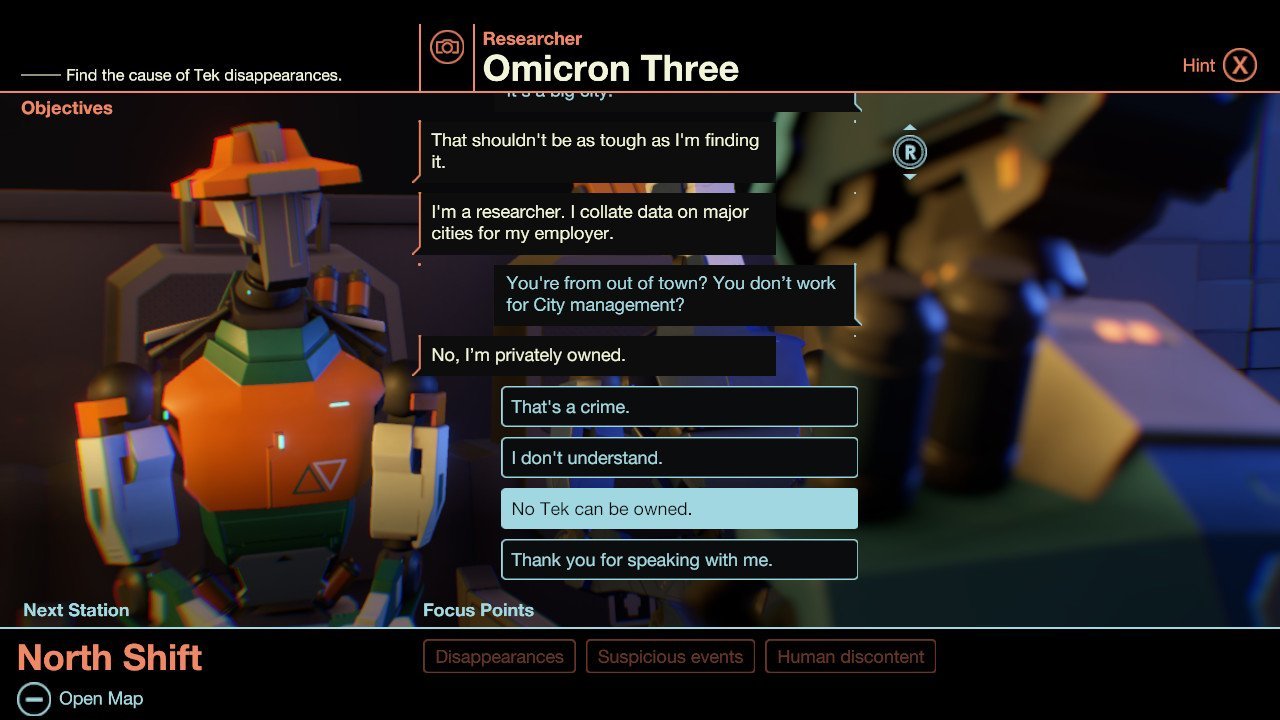The width and height of the screenshot is (1280, 720).
Task: Activate the 'Human discontent' focus point
Action: click(x=850, y=656)
